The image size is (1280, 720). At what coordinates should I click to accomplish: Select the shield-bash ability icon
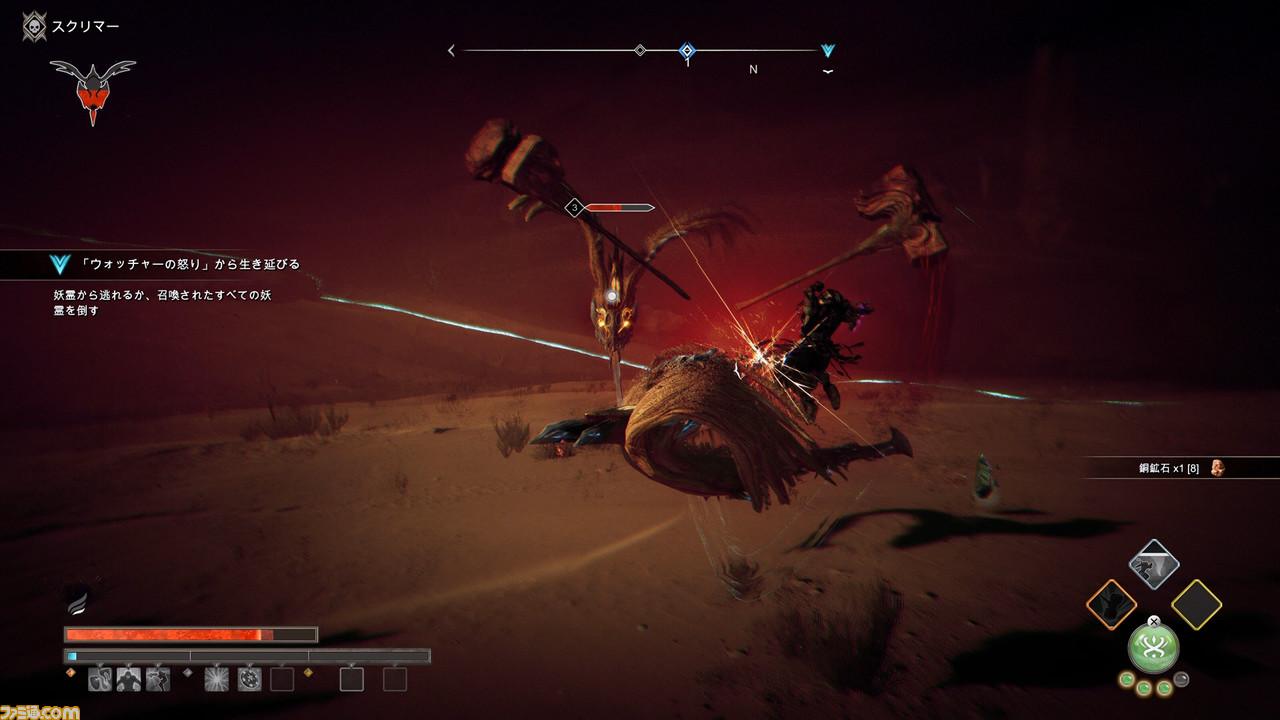pos(100,680)
